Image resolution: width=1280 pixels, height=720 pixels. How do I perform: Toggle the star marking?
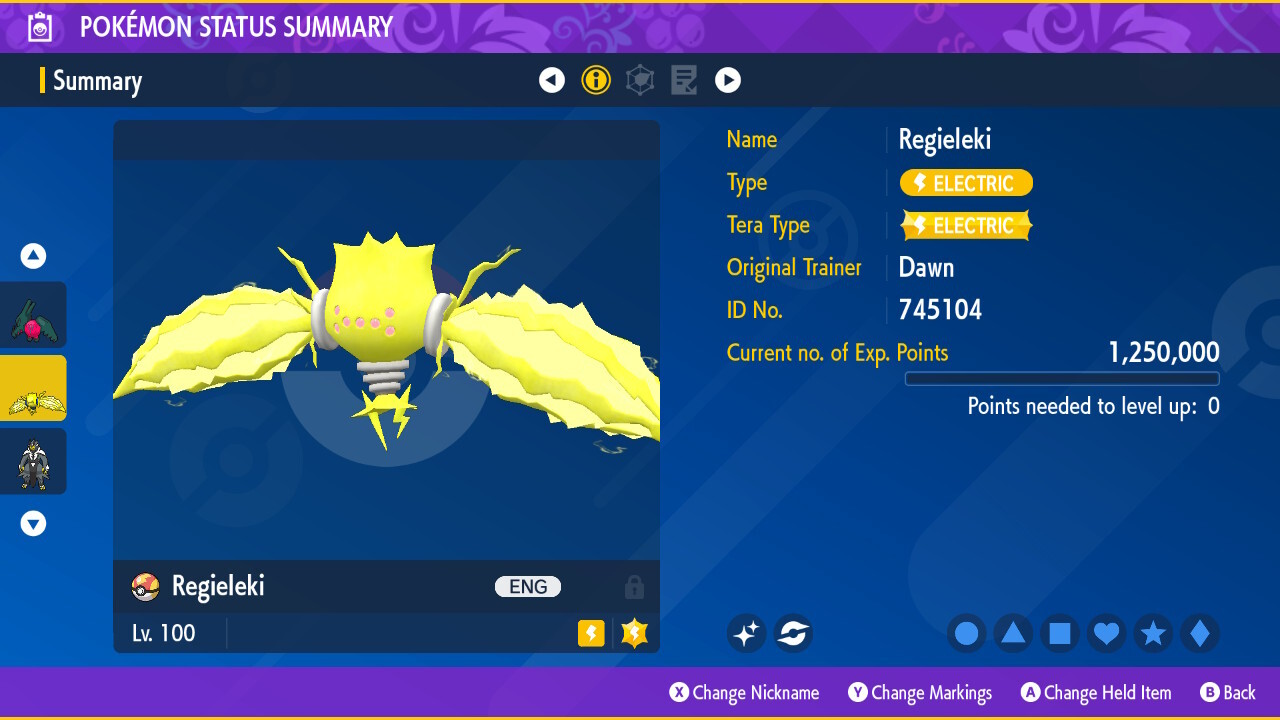[1153, 633]
